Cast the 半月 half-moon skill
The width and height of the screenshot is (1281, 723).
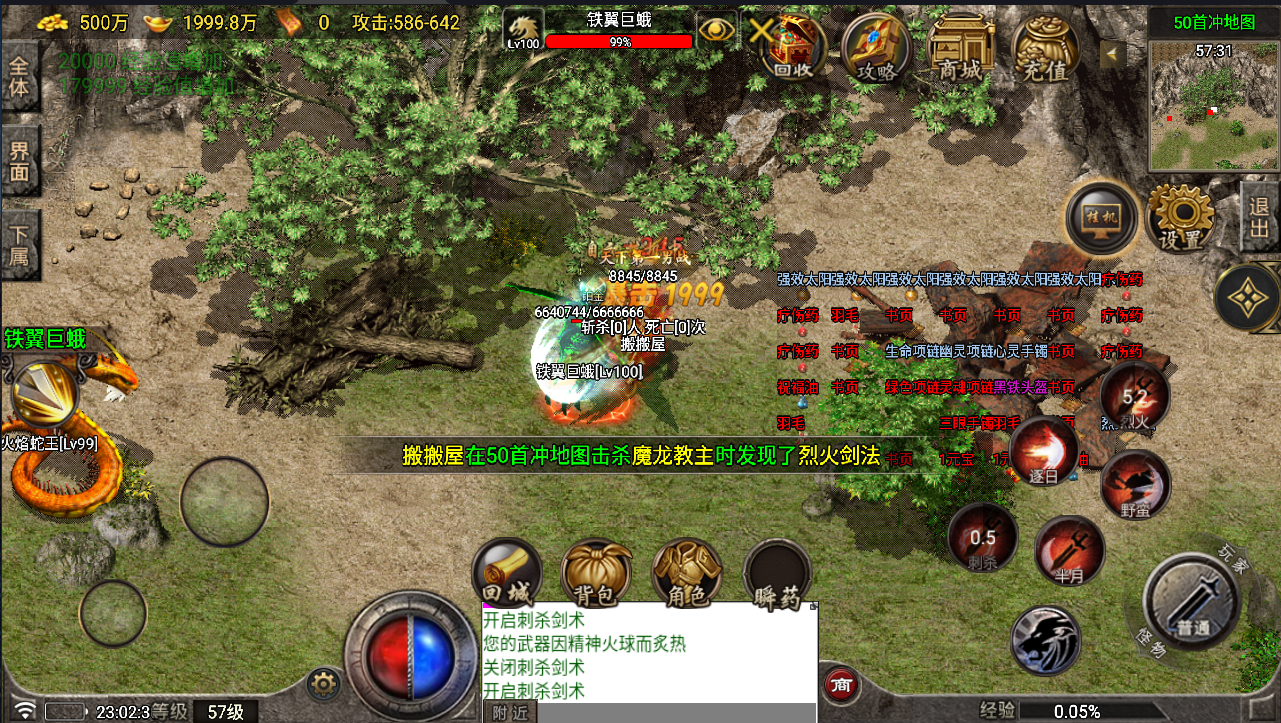[1070, 549]
